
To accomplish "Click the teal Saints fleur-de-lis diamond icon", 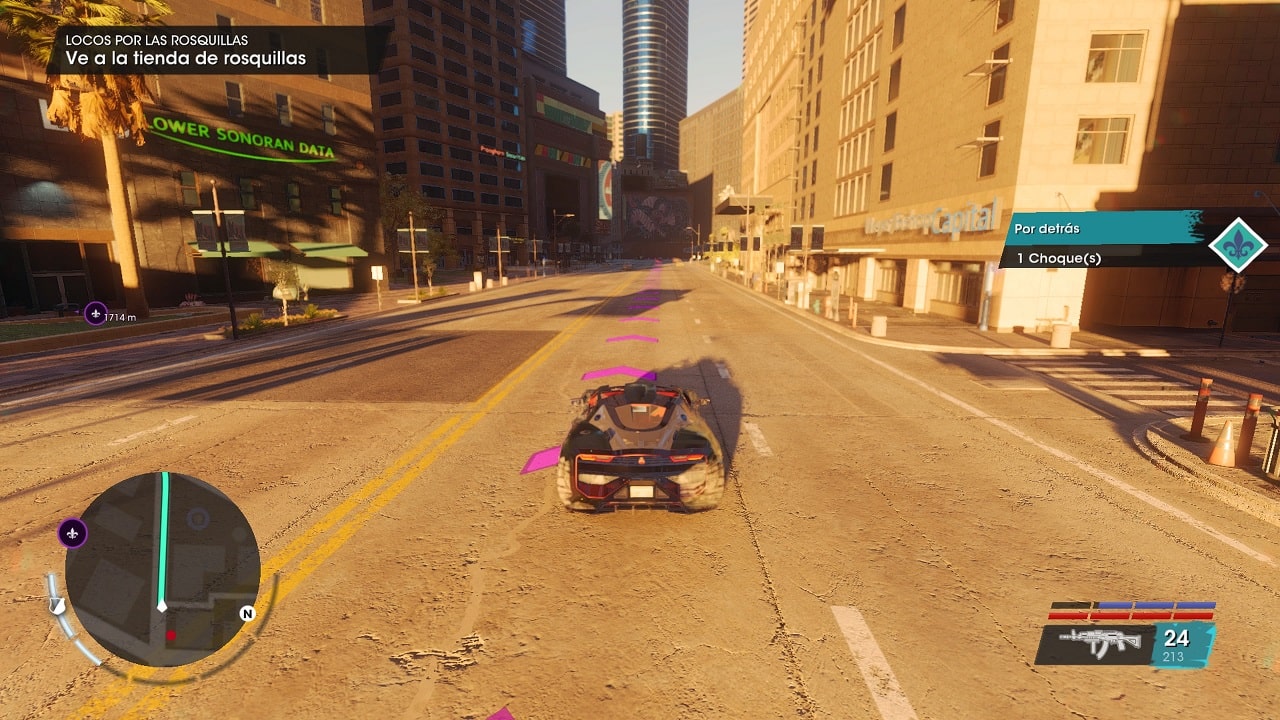I will tap(1237, 245).
